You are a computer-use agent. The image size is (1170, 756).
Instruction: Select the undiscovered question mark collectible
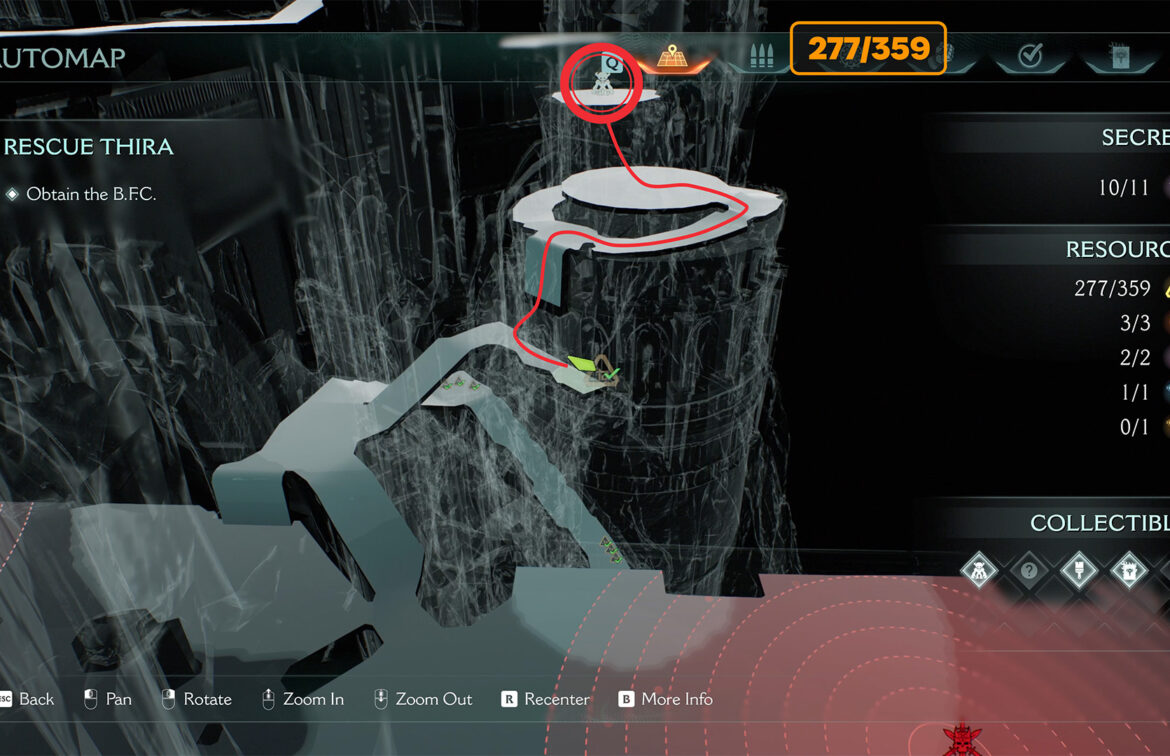pyautogui.click(x=1028, y=572)
